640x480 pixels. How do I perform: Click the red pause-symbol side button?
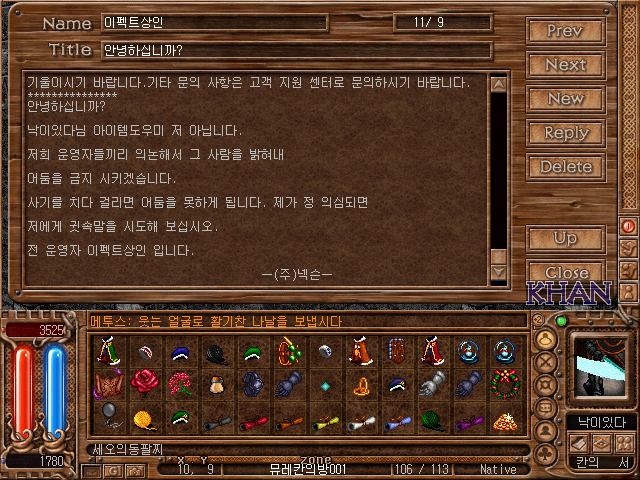(629, 227)
